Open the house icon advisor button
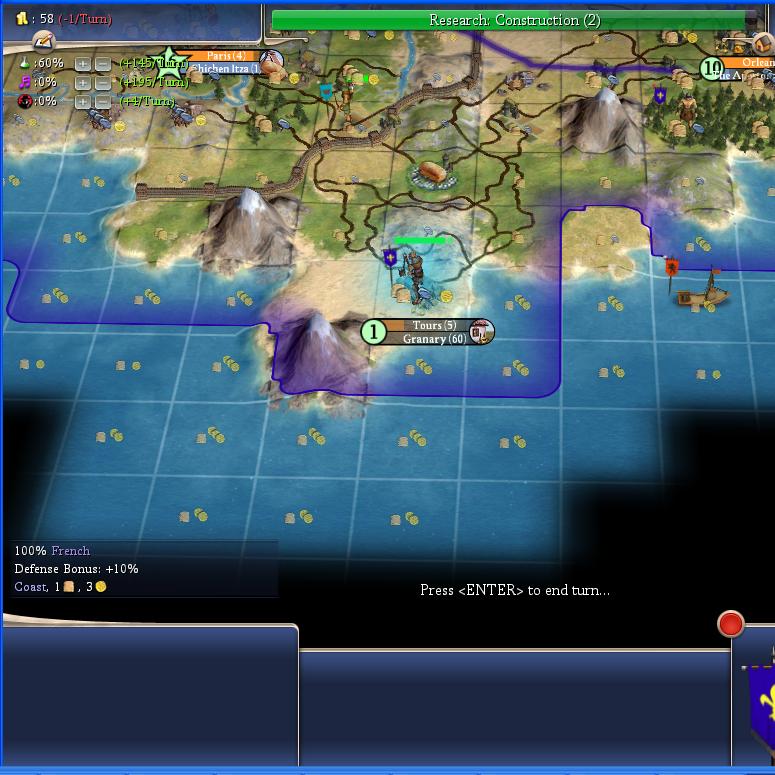 (763, 45)
